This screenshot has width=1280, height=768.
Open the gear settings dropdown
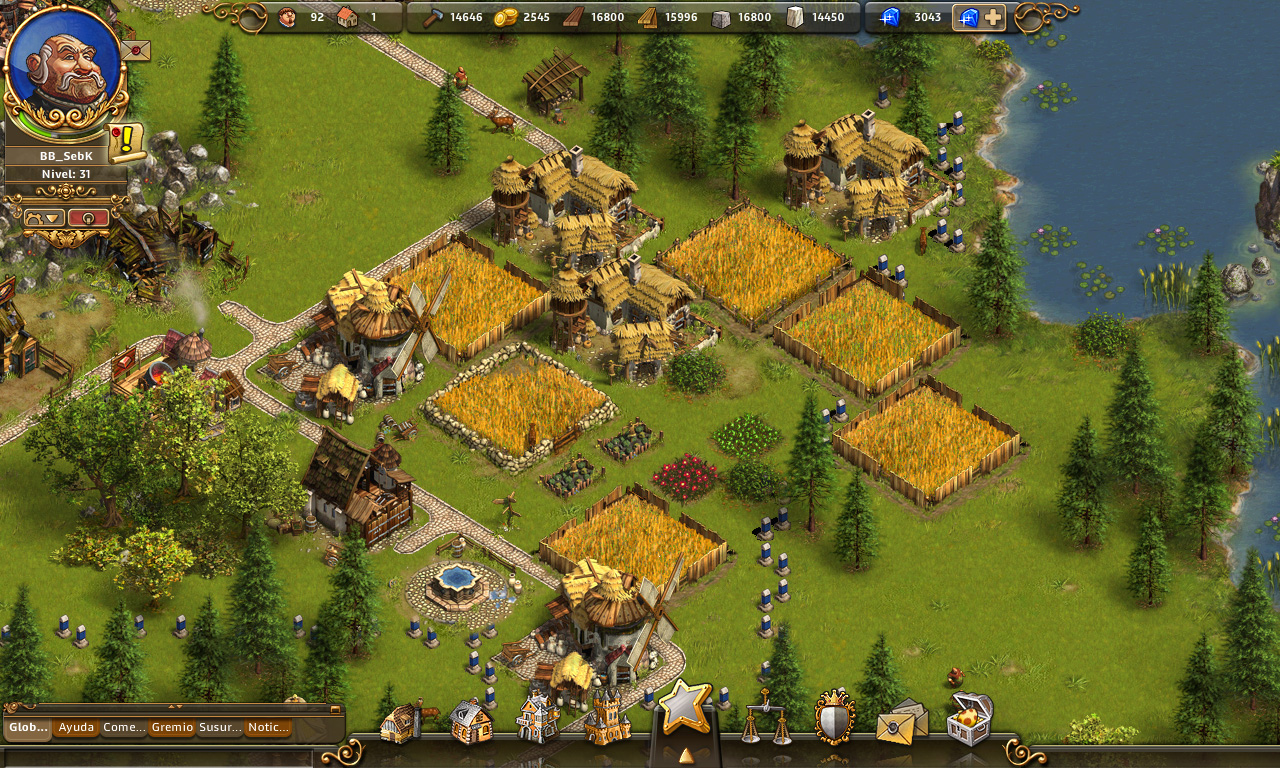[x=44, y=217]
